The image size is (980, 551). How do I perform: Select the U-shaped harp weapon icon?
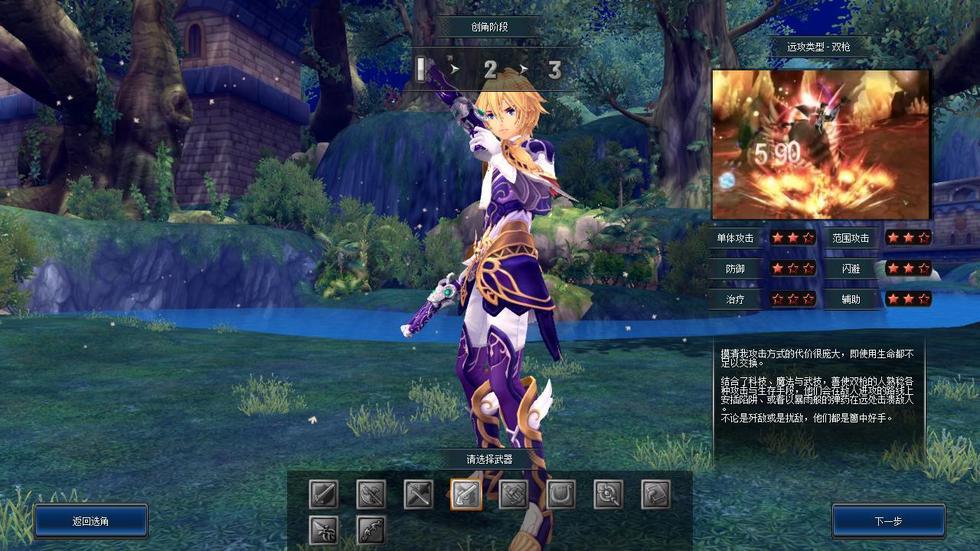pos(561,494)
